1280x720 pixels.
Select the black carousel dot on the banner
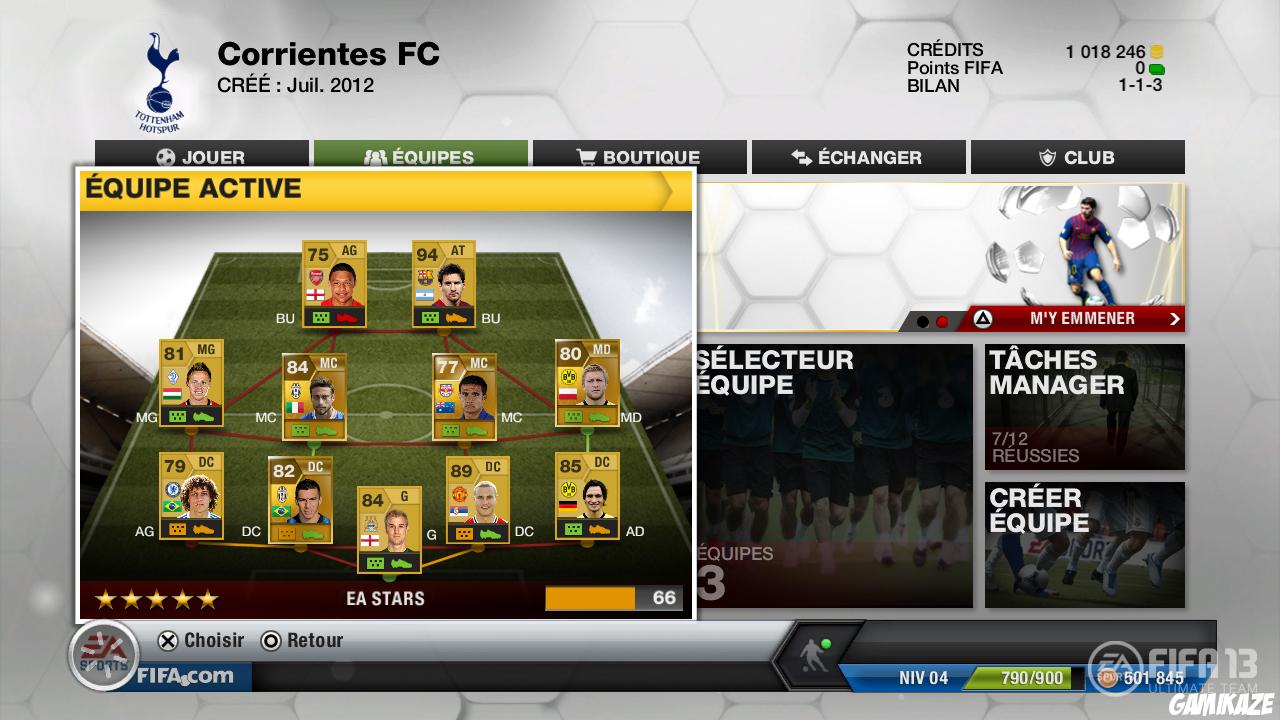point(923,319)
